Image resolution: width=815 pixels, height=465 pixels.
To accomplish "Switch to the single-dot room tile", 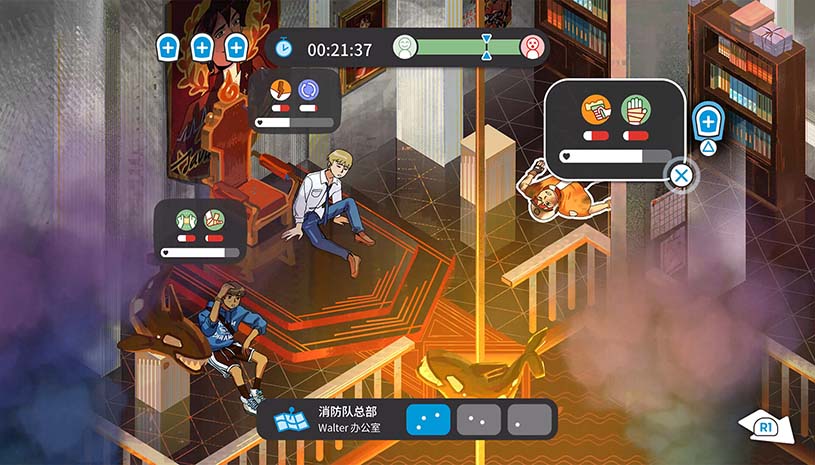I will pyautogui.click(x=529, y=419).
